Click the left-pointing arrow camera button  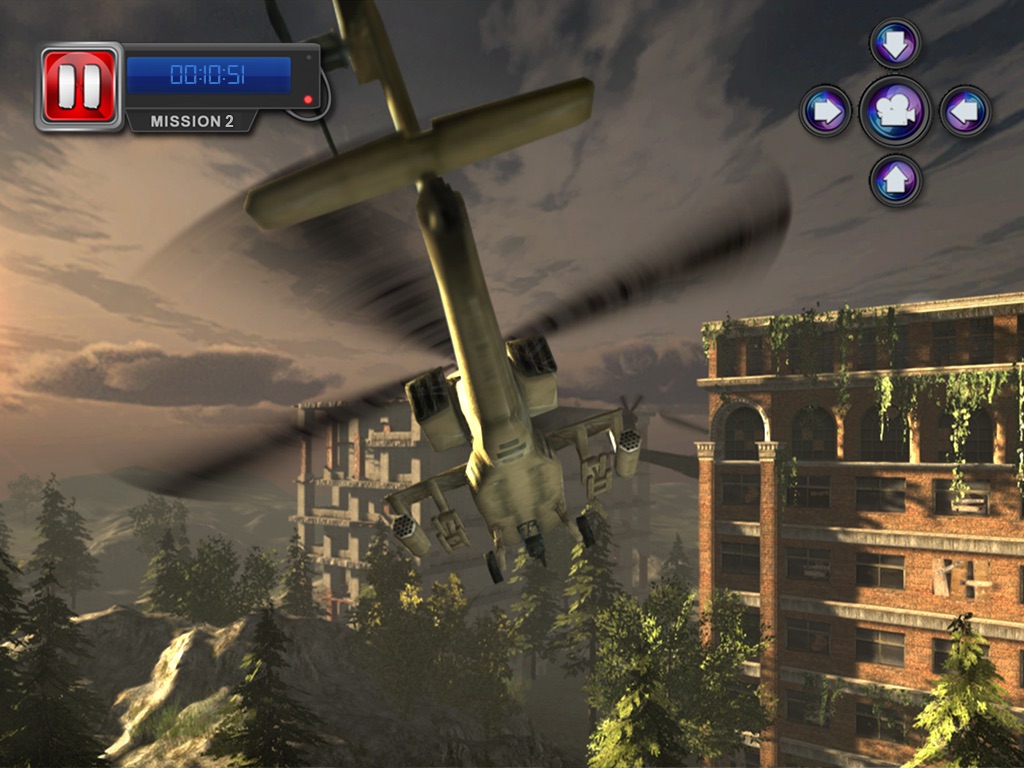click(x=965, y=111)
